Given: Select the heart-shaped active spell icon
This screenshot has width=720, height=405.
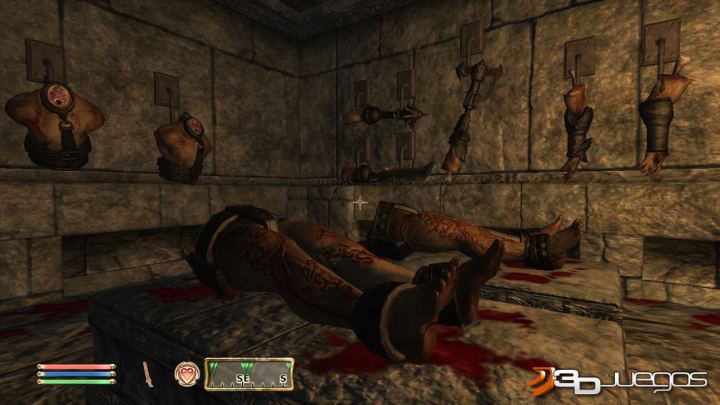Looking at the screenshot, I should click(186, 374).
